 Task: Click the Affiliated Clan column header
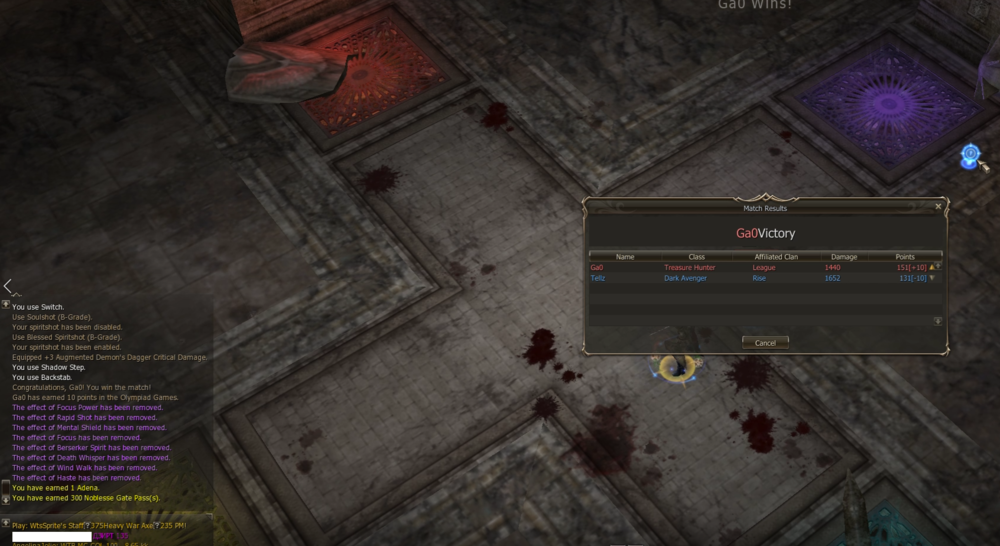coord(776,257)
